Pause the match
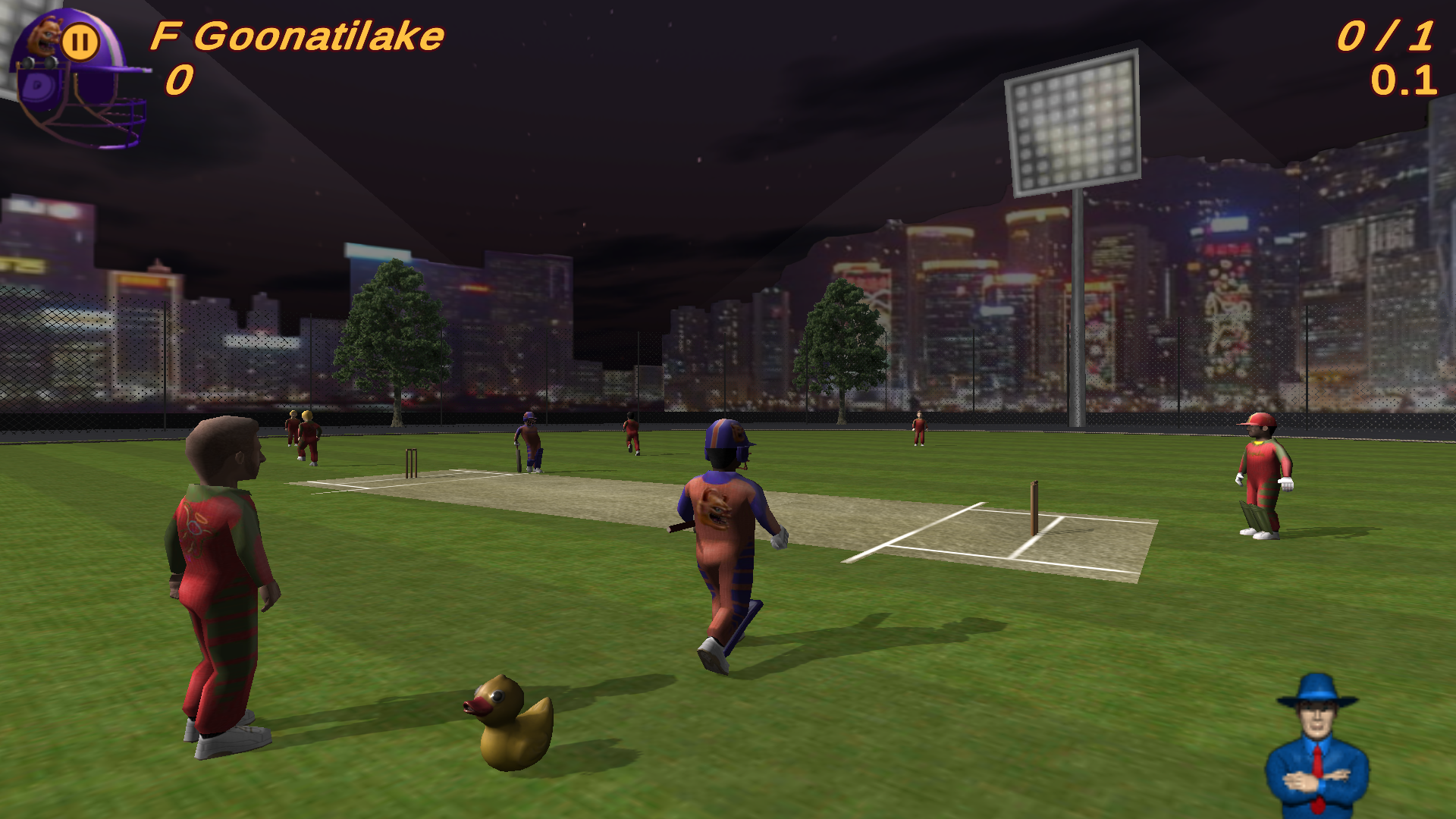The height and width of the screenshot is (819, 1456). tap(80, 39)
